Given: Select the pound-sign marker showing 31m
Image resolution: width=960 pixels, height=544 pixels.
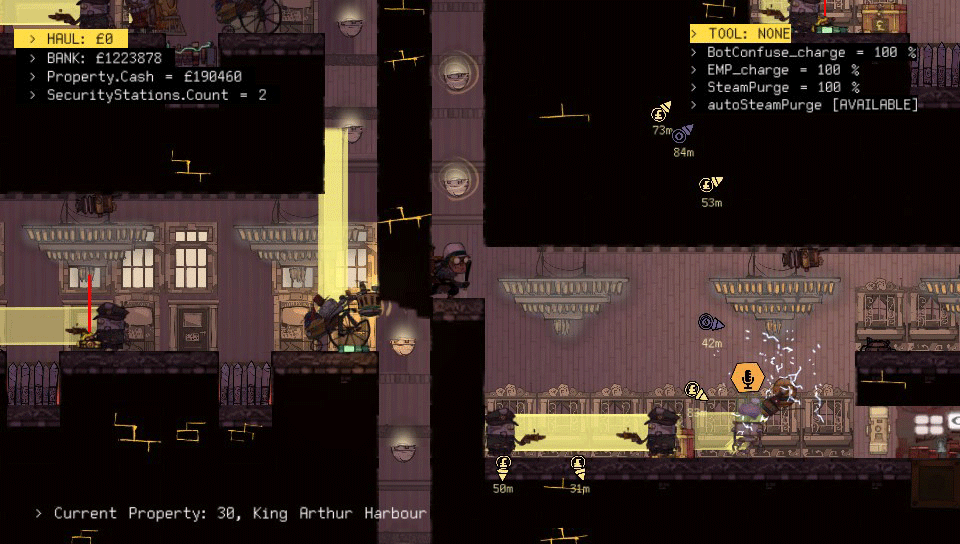Looking at the screenshot, I should pyautogui.click(x=578, y=465).
